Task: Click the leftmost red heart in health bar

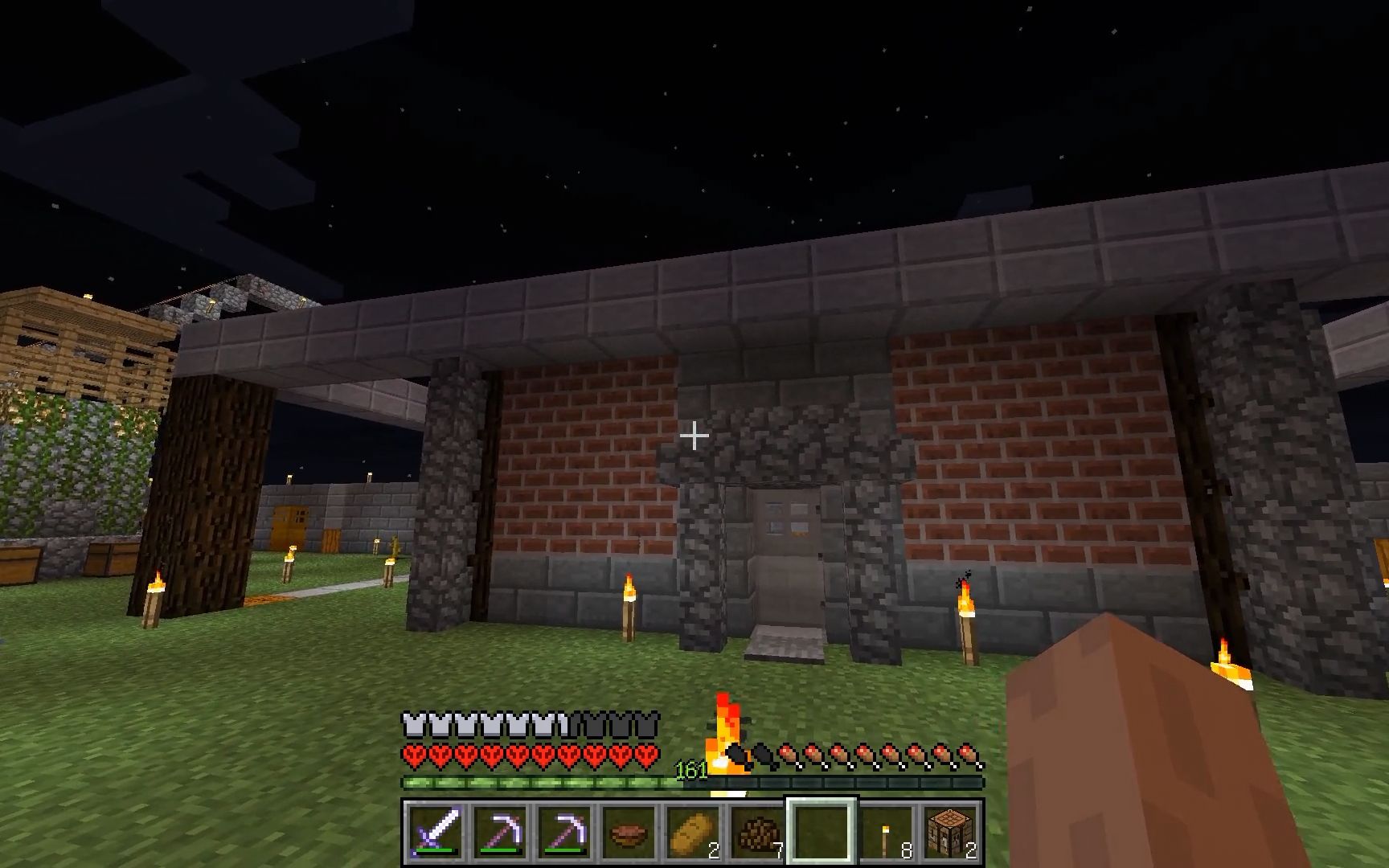Action: (416, 755)
